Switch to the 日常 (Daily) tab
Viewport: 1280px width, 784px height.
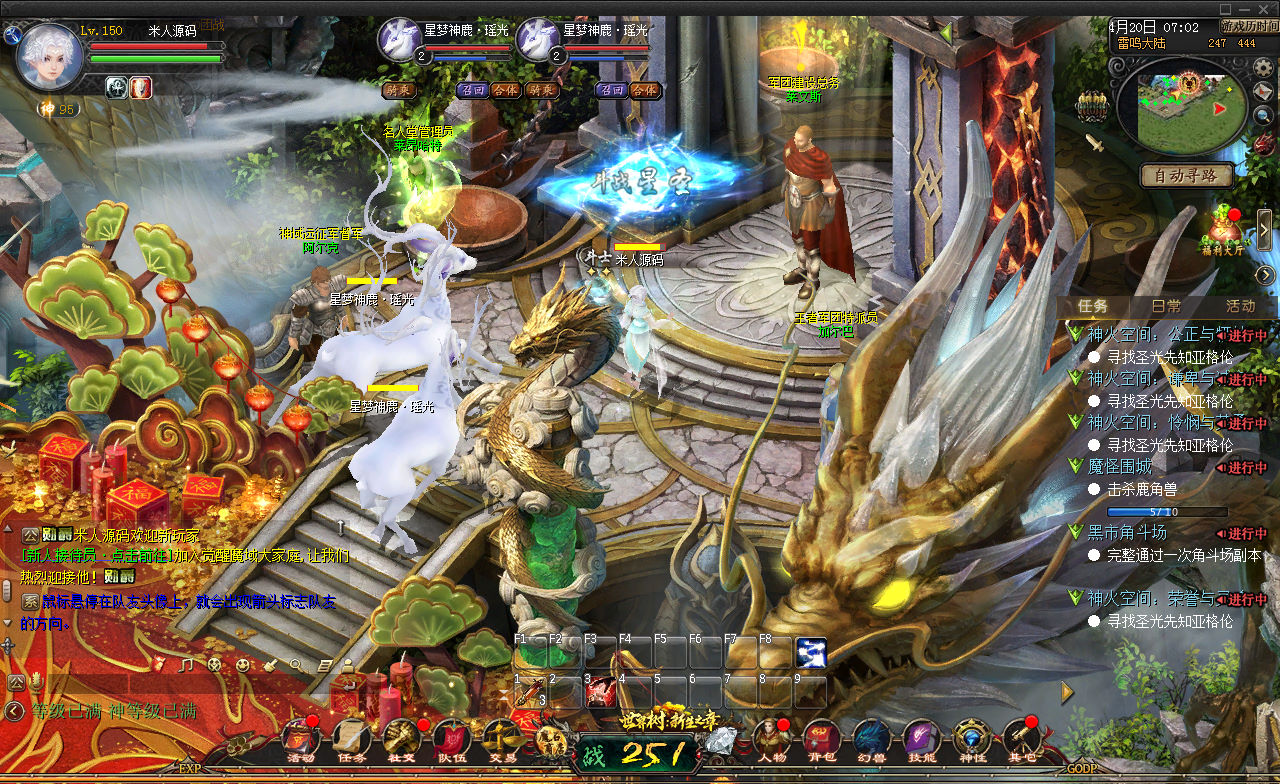[x=1166, y=306]
